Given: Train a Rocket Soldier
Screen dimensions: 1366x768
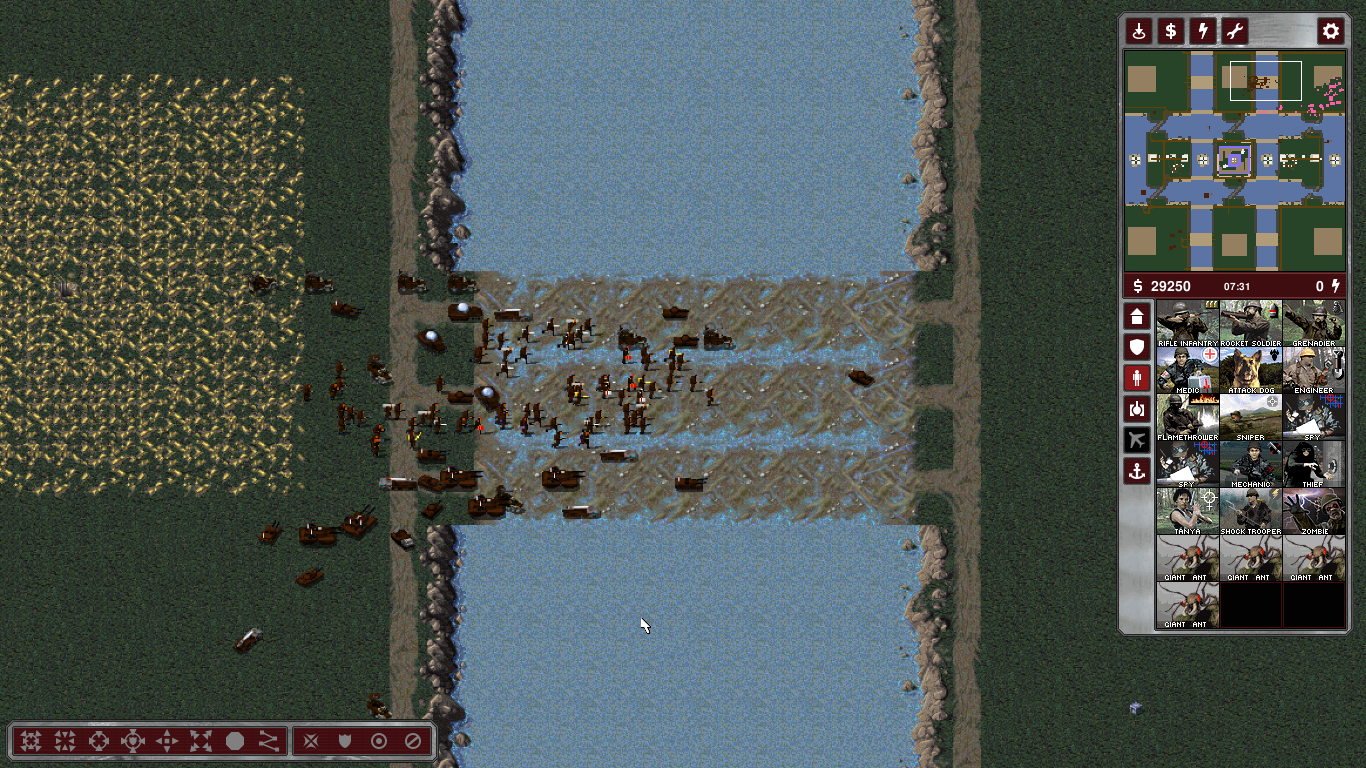Looking at the screenshot, I should coord(1250,323).
